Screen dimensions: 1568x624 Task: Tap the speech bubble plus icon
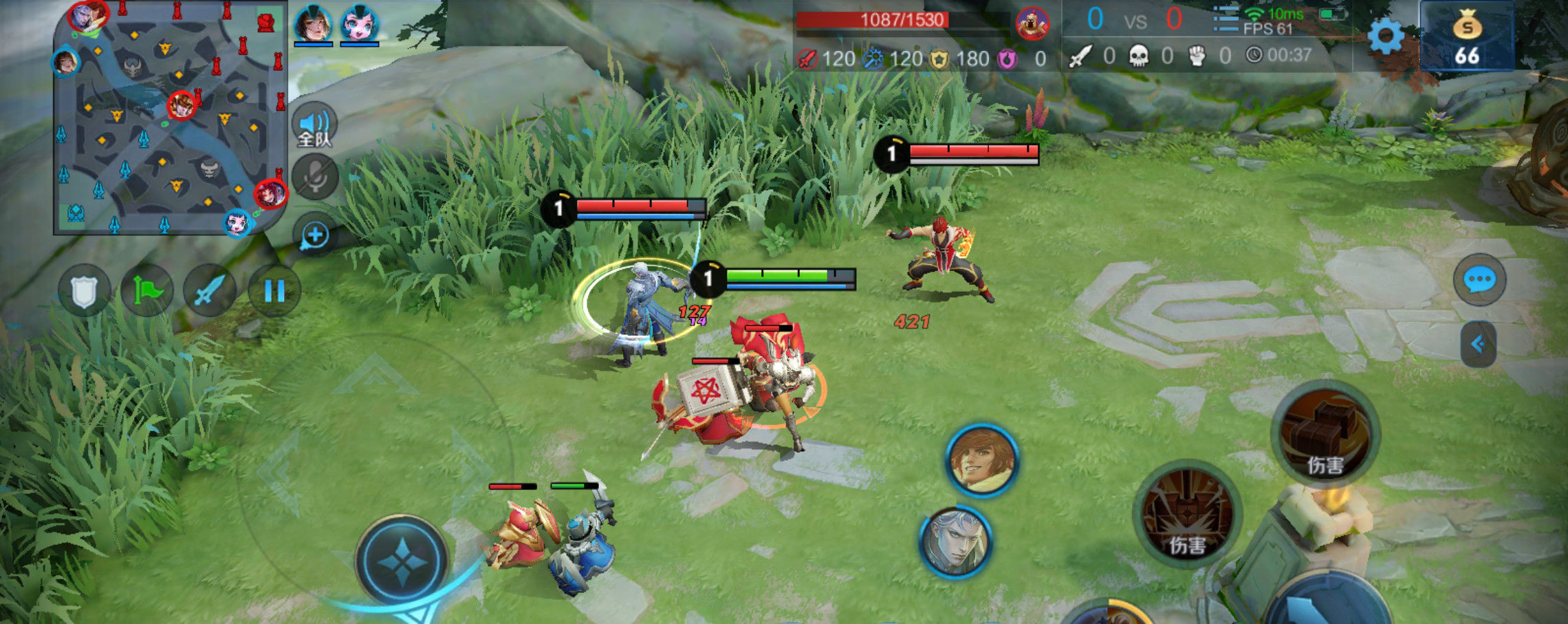pos(315,235)
